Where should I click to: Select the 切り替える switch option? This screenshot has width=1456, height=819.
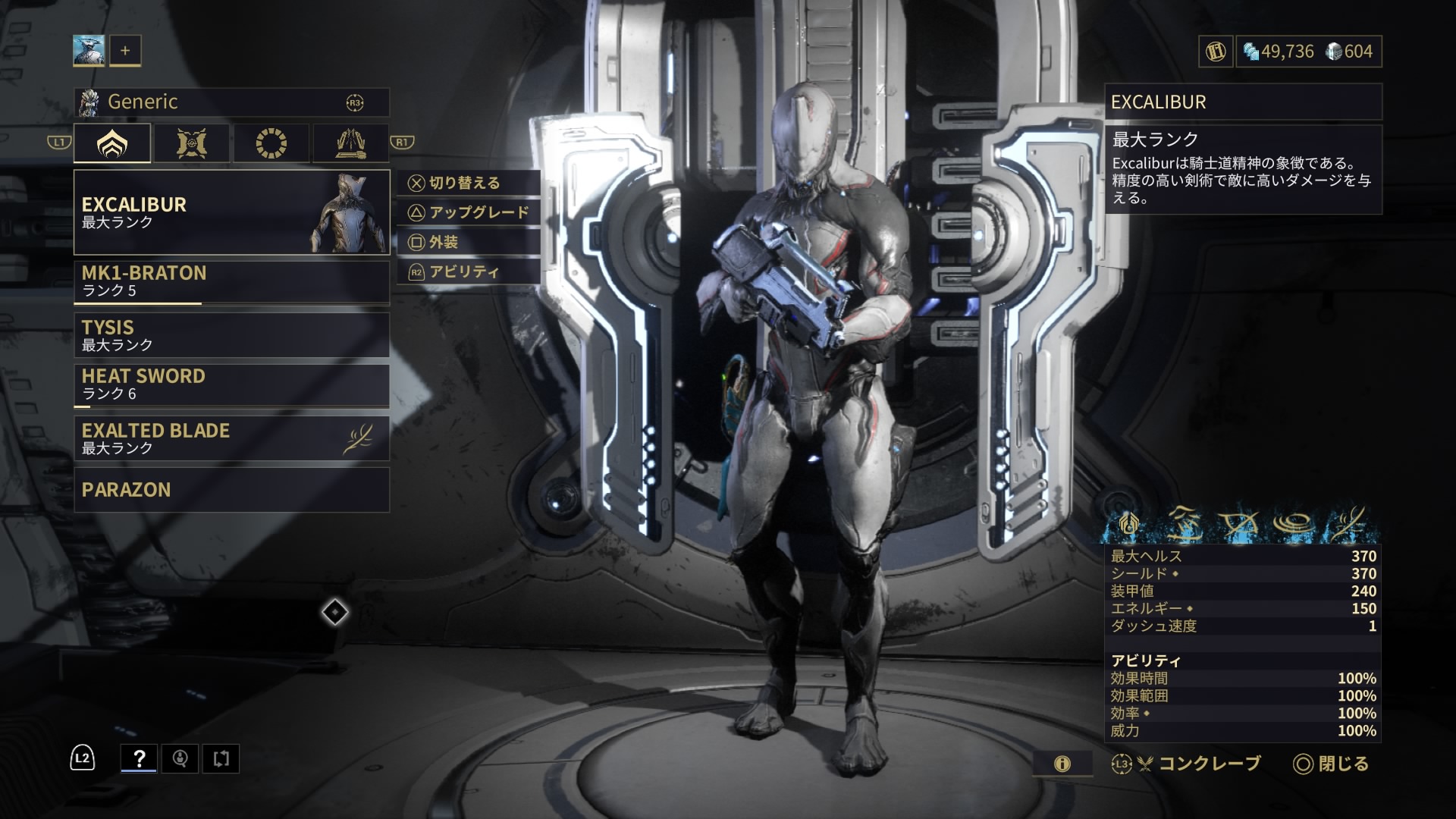click(x=469, y=183)
